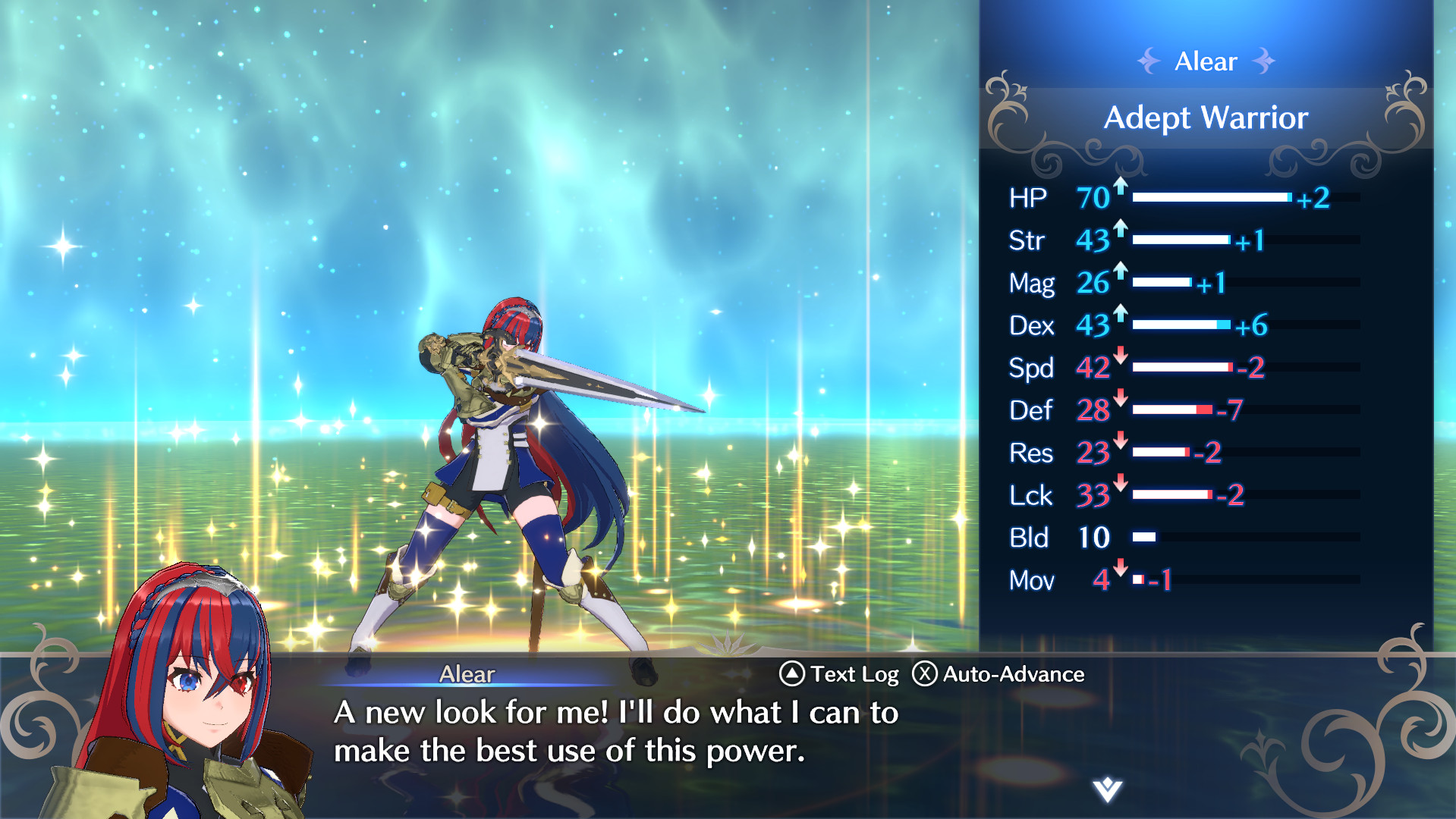1456x819 pixels.
Task: Click the sparkle icon beside Alear's name
Action: (x=1151, y=61)
